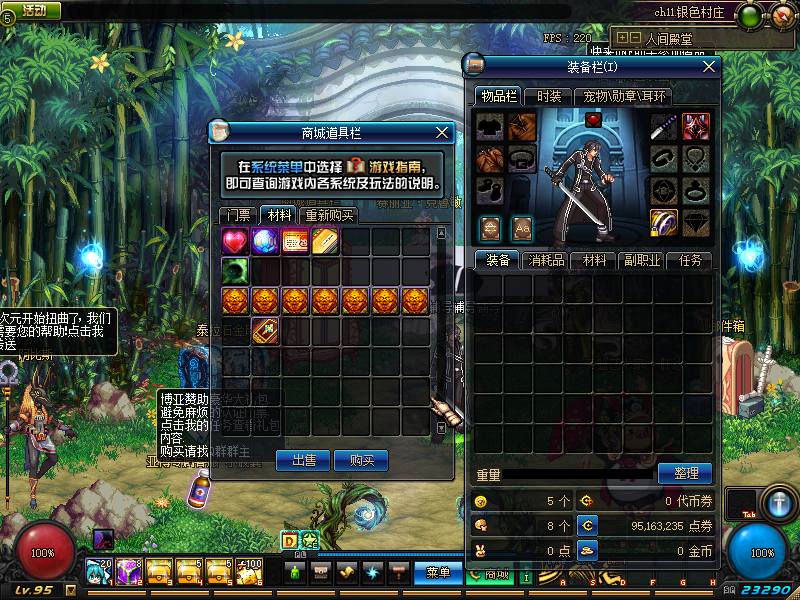This screenshot has width=800, height=600.
Task: Close the 商城道具栏 shop item window
Action: coord(443,132)
